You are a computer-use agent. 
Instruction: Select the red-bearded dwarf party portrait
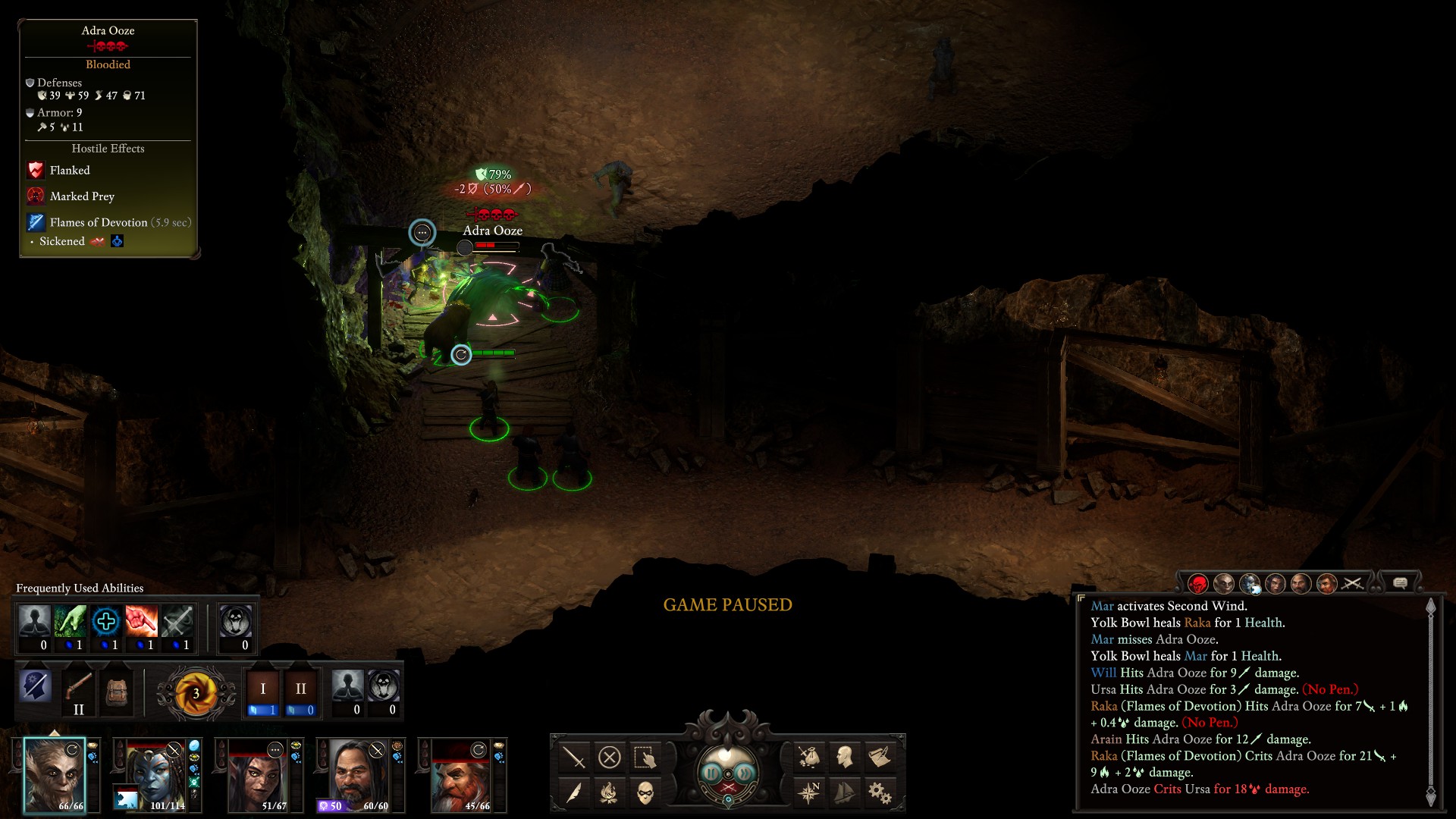click(x=461, y=775)
